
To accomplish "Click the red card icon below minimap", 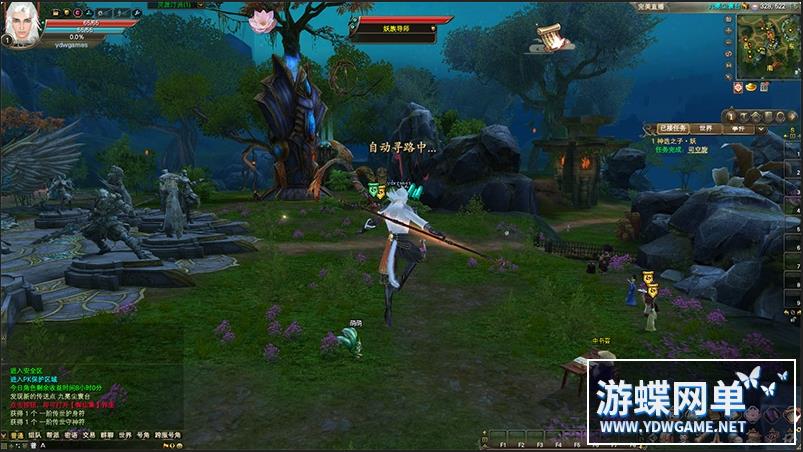I will [736, 88].
